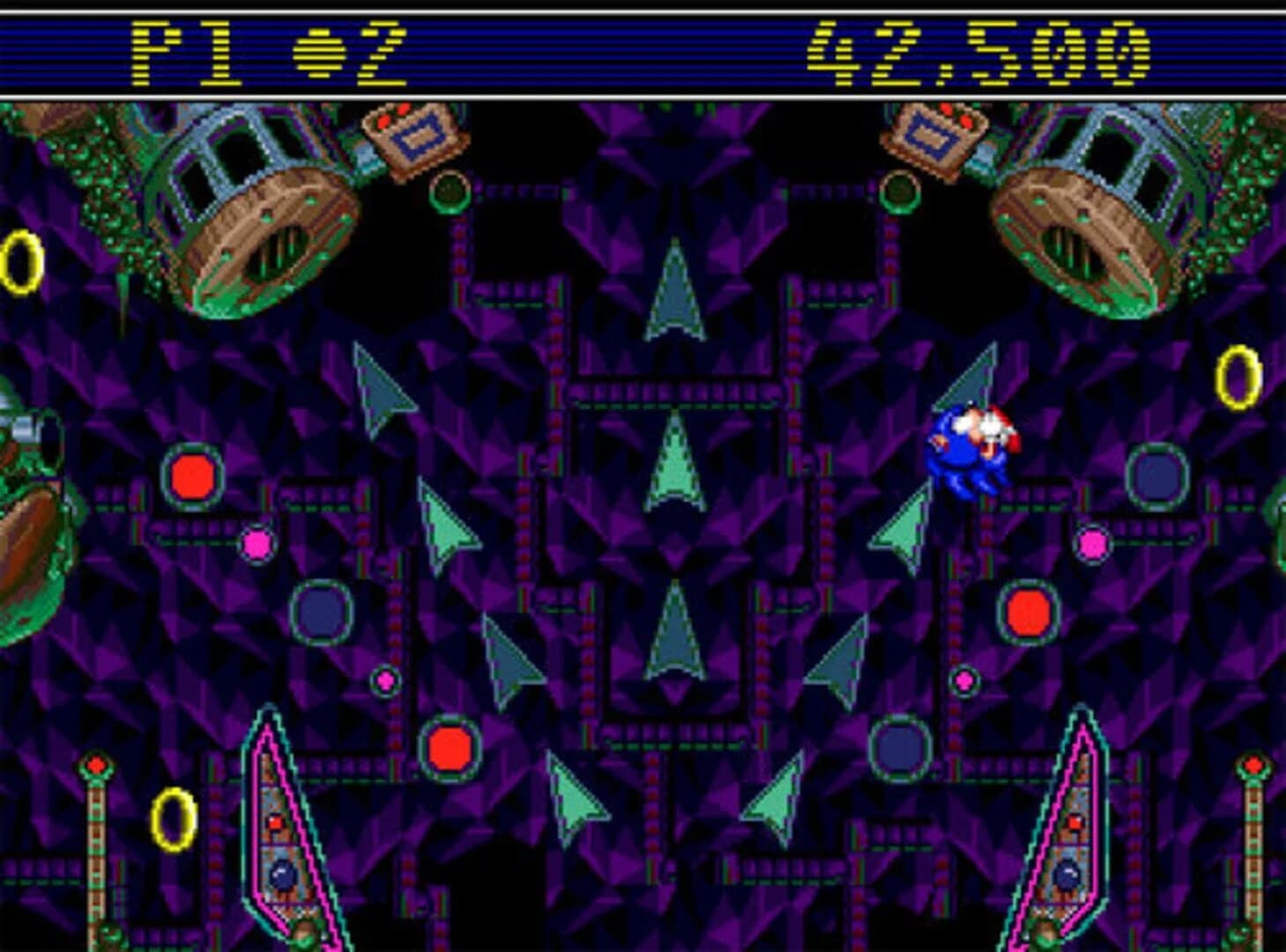Select the red bumper on the left
Viewport: 1286px width, 952px height.
tap(192, 474)
